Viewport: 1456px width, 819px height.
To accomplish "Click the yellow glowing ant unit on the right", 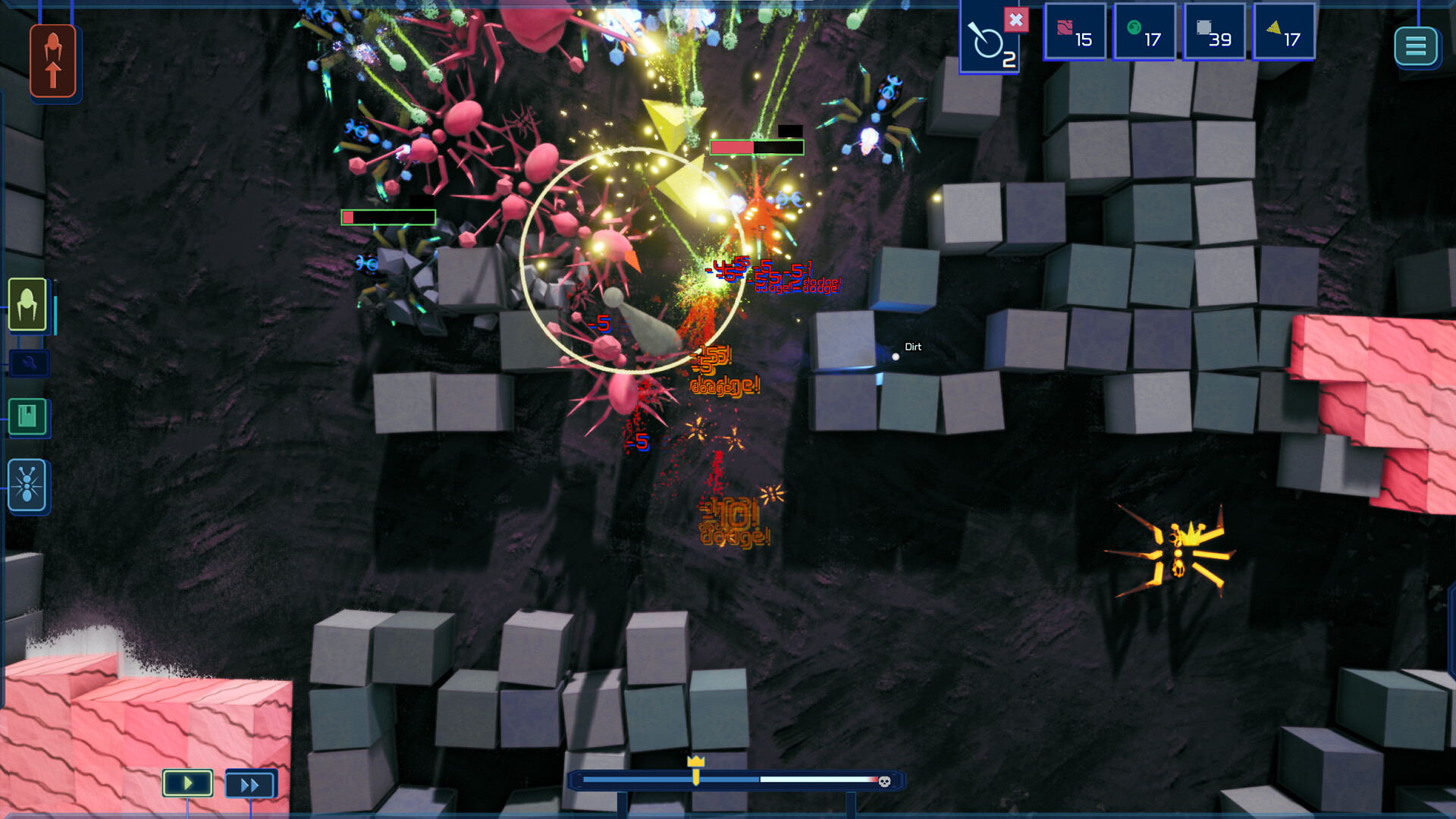I will pos(1179,550).
